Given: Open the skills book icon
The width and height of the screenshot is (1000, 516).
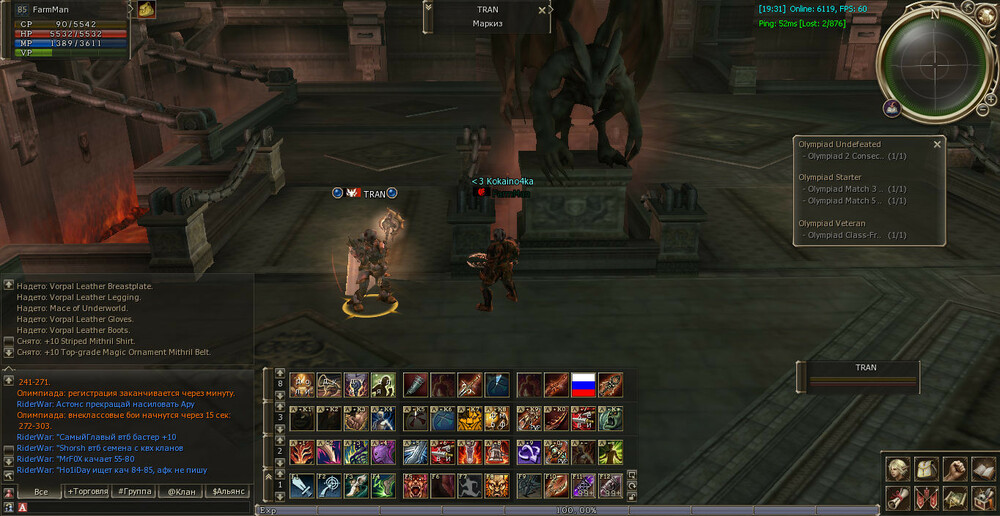Looking at the screenshot, I should [x=983, y=468].
